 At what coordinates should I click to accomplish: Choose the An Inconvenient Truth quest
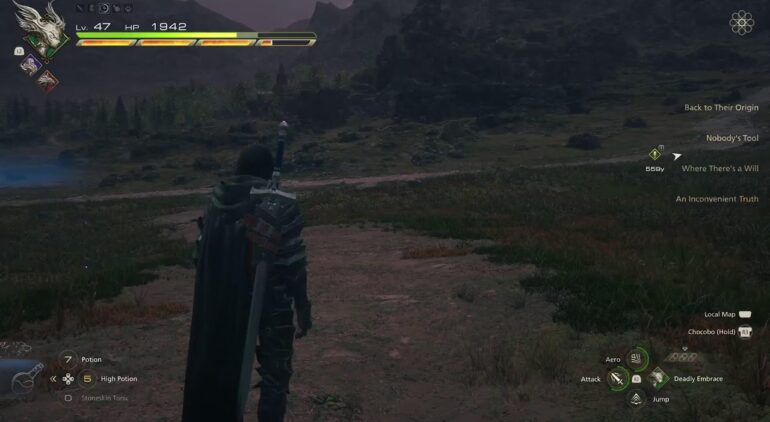[716, 199]
